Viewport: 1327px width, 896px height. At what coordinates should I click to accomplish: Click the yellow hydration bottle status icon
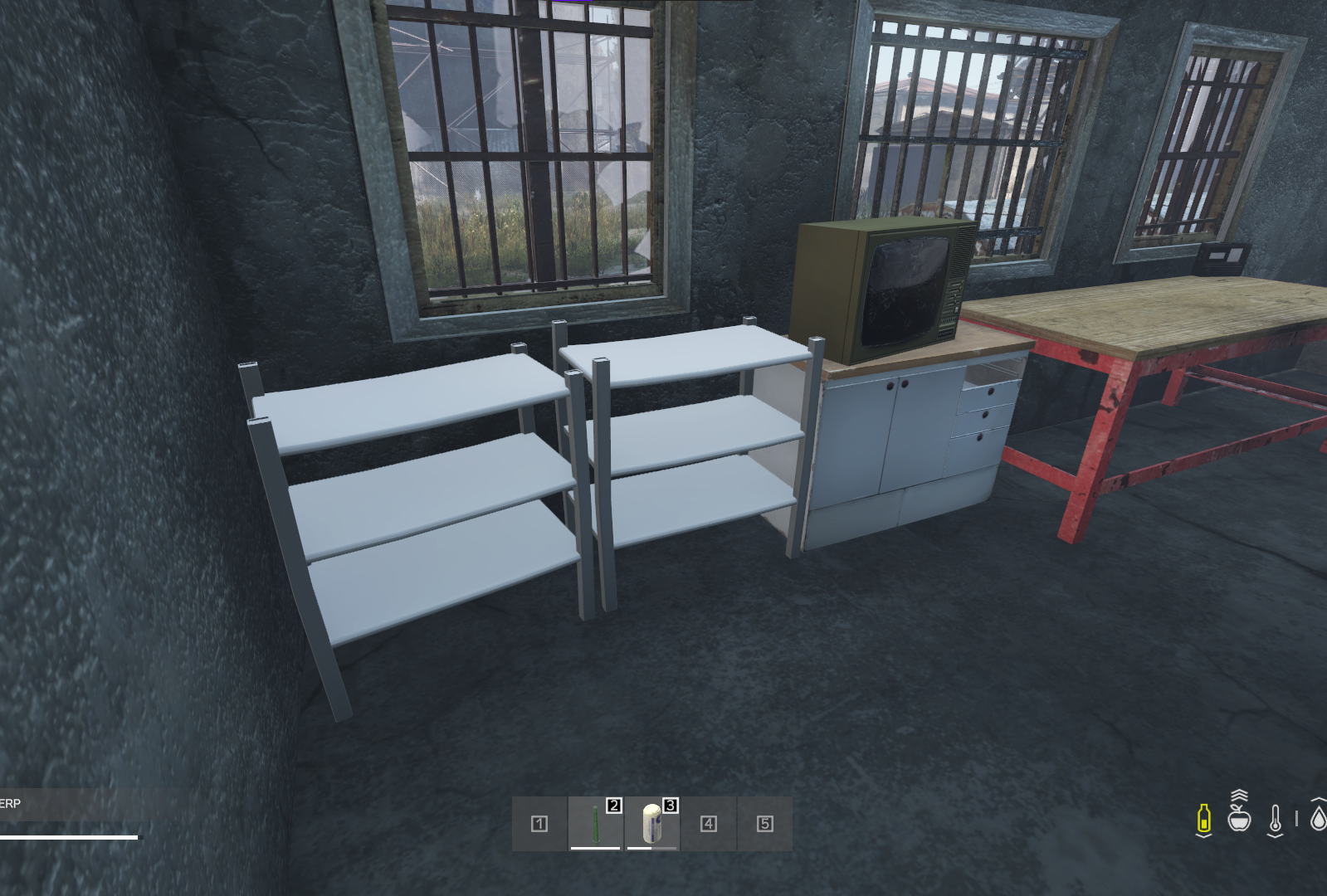1204,817
